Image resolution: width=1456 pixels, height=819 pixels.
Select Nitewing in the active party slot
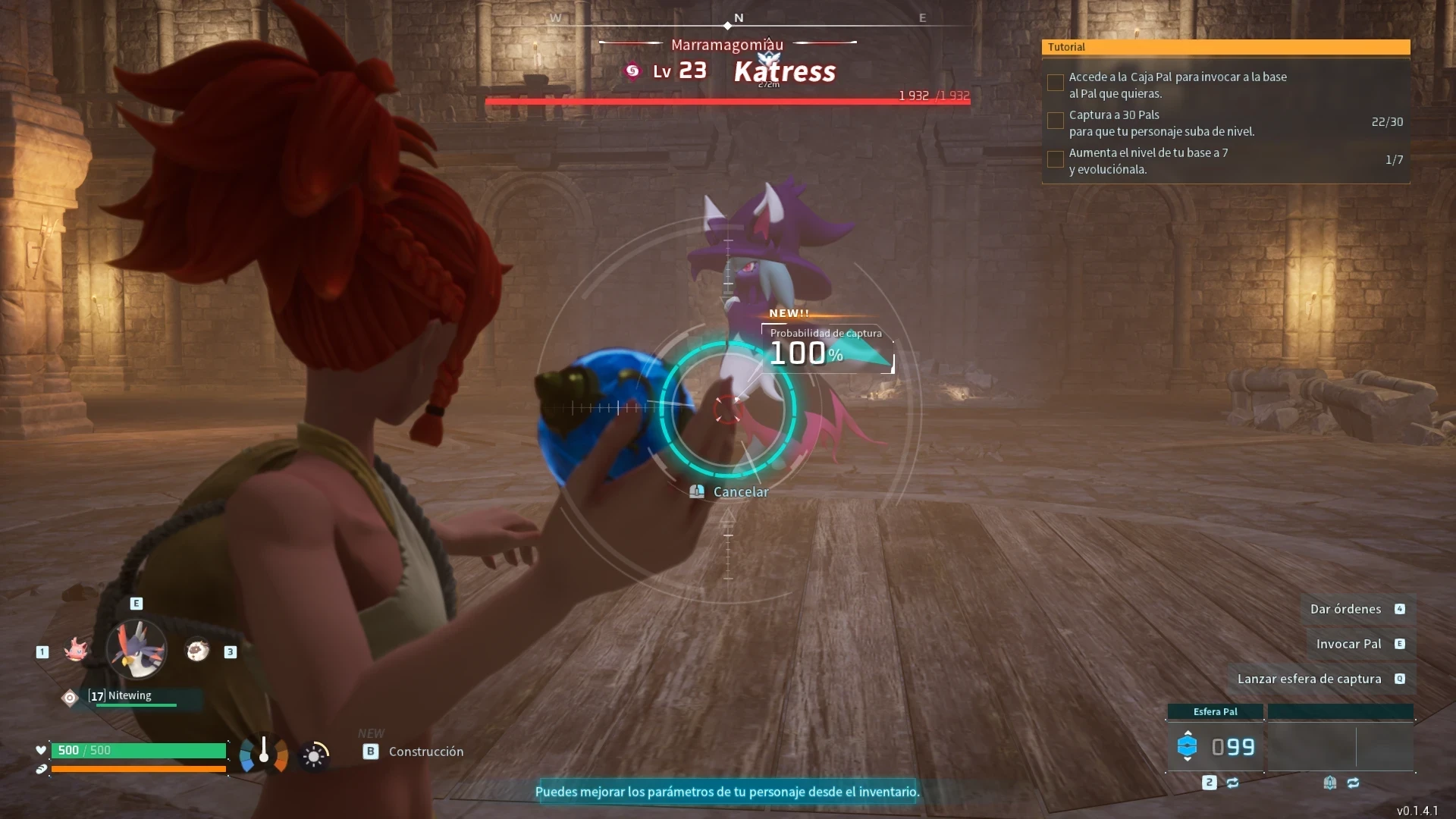point(136,651)
